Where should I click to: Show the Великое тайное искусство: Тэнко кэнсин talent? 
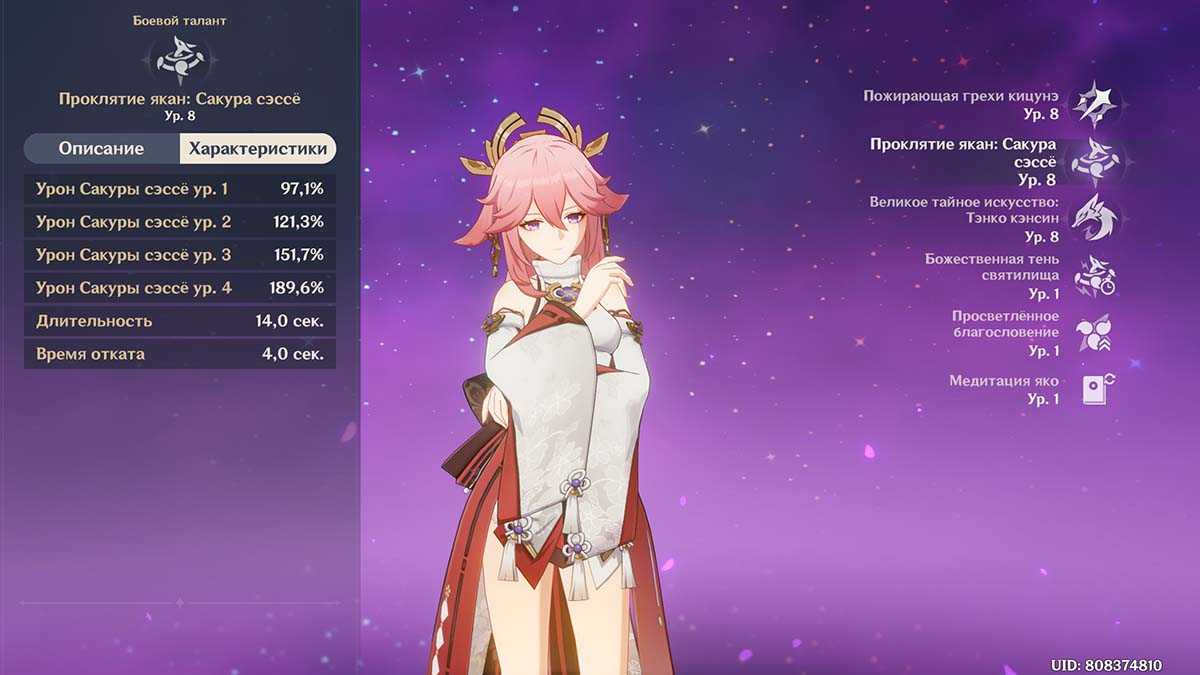[x=1094, y=218]
